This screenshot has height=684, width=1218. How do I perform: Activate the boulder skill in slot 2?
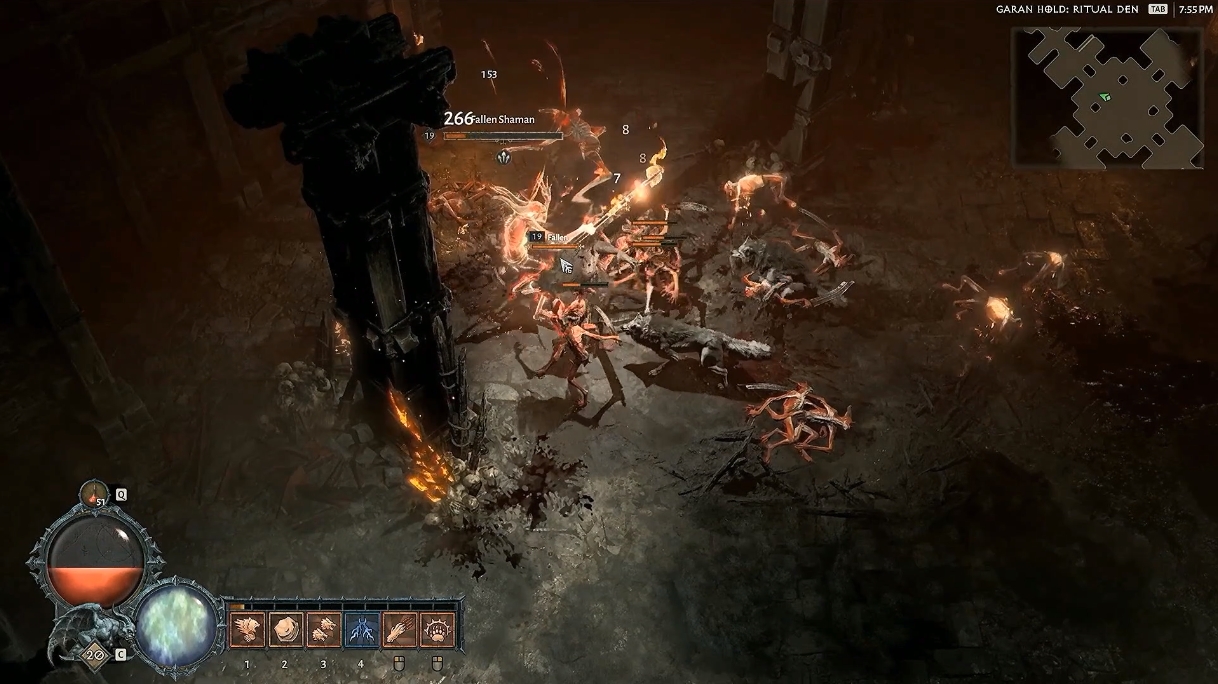click(285, 629)
